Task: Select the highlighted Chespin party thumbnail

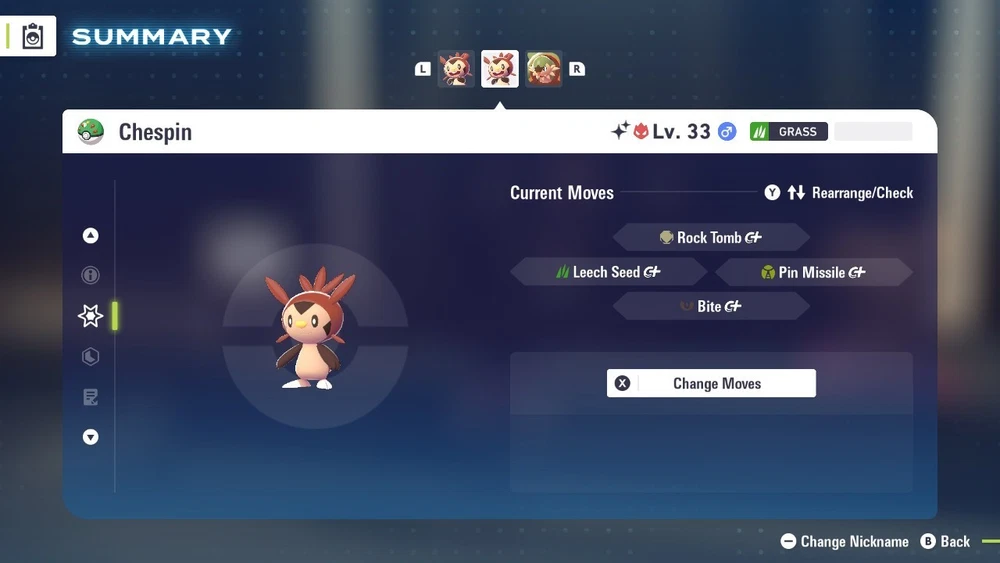Action: point(500,69)
